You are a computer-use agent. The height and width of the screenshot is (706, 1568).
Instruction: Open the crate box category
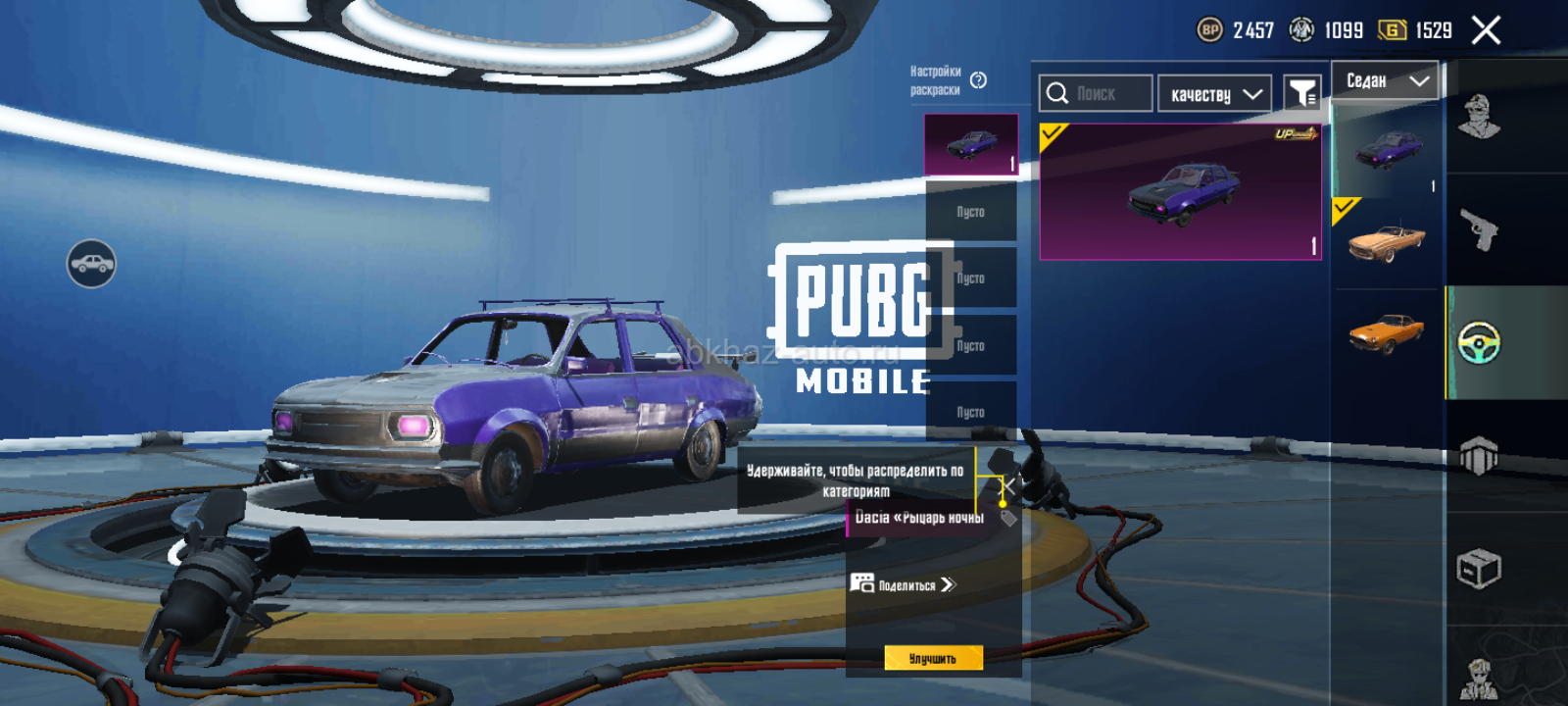click(1479, 569)
